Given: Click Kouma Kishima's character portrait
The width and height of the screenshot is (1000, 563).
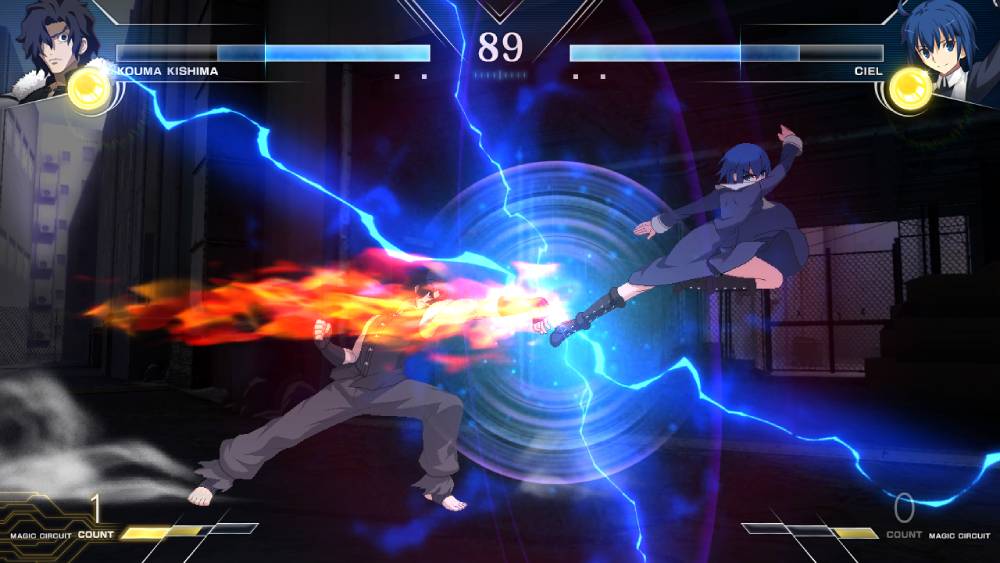Looking at the screenshot, I should pyautogui.click(x=50, y=45).
